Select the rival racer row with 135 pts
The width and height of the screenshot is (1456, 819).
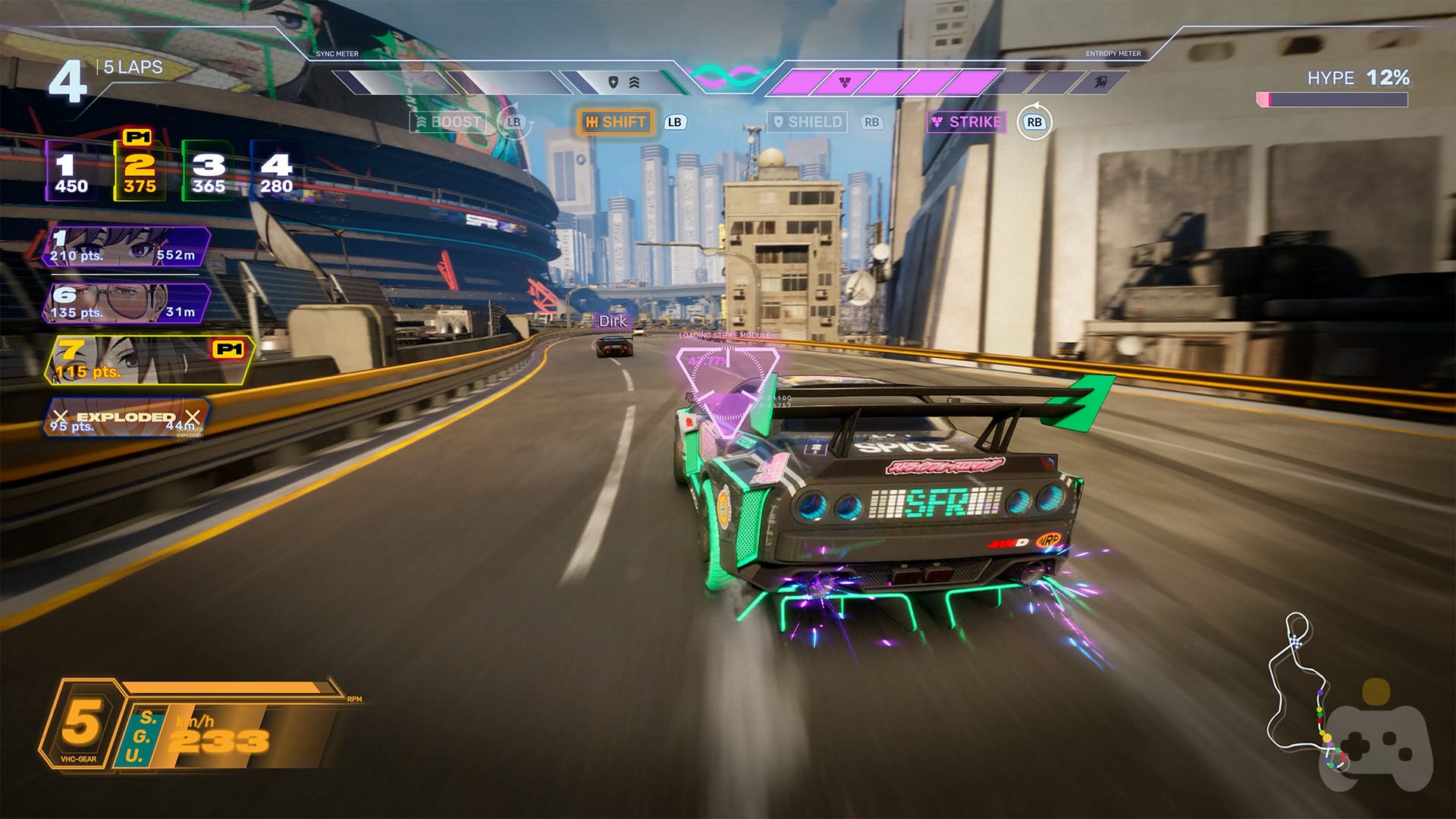[126, 303]
